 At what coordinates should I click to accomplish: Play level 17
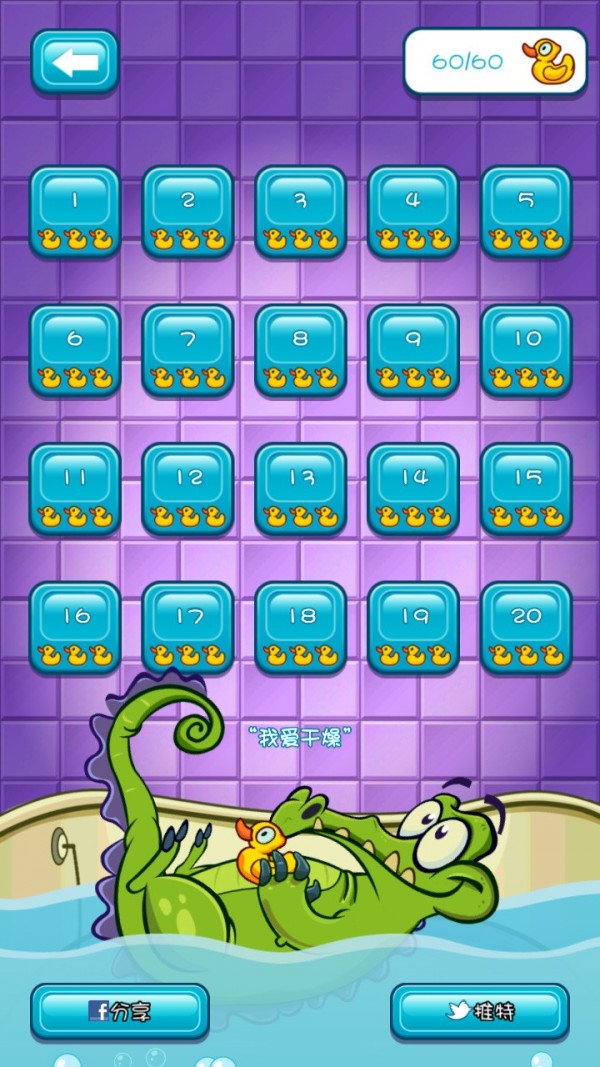[188, 627]
